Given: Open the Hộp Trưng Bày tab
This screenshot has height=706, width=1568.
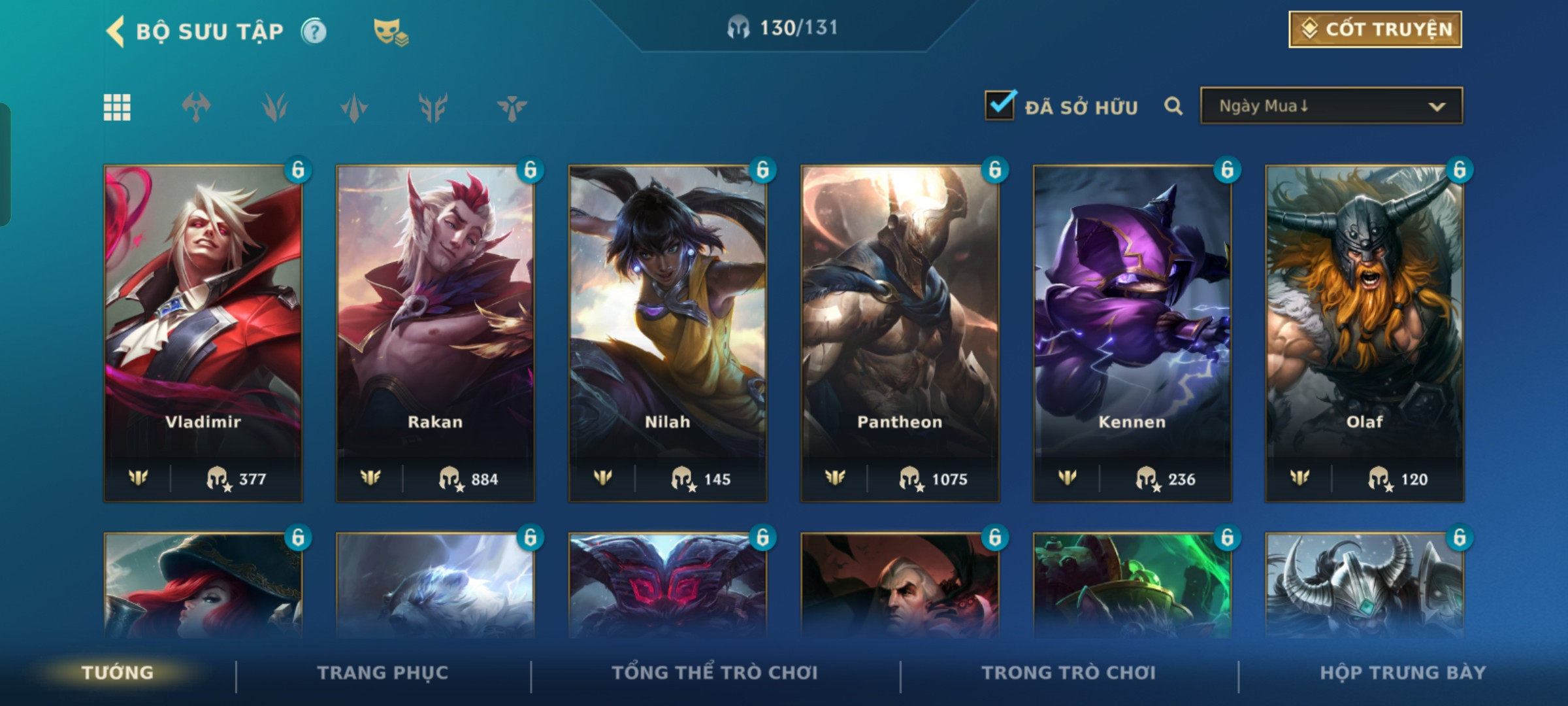Looking at the screenshot, I should click(x=1403, y=673).
